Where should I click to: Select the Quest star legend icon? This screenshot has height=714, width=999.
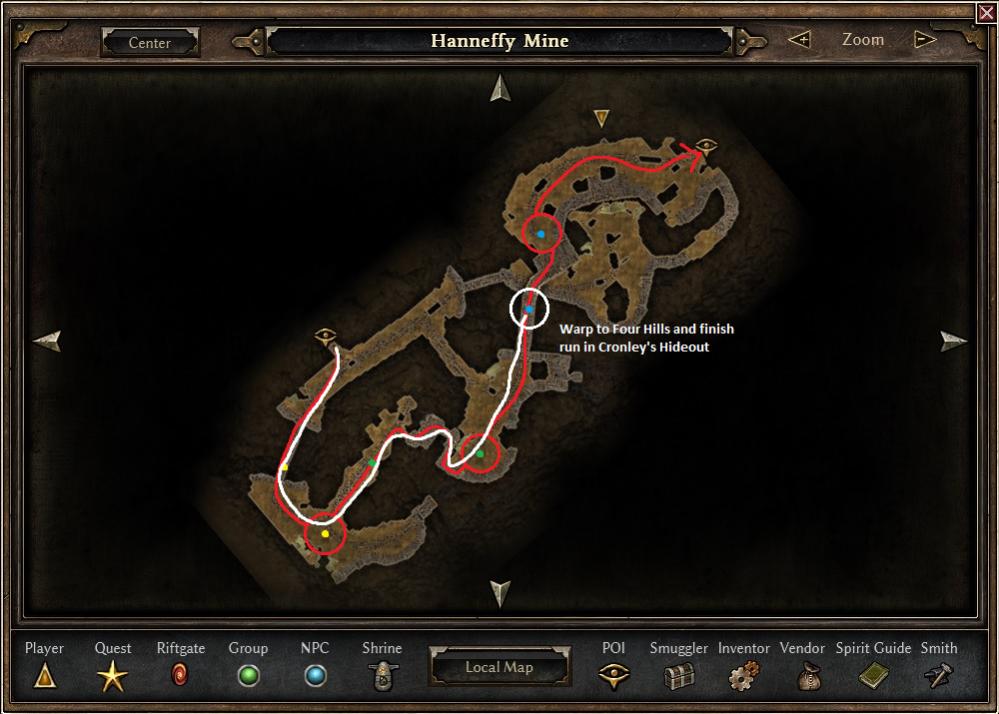pyautogui.click(x=112, y=677)
